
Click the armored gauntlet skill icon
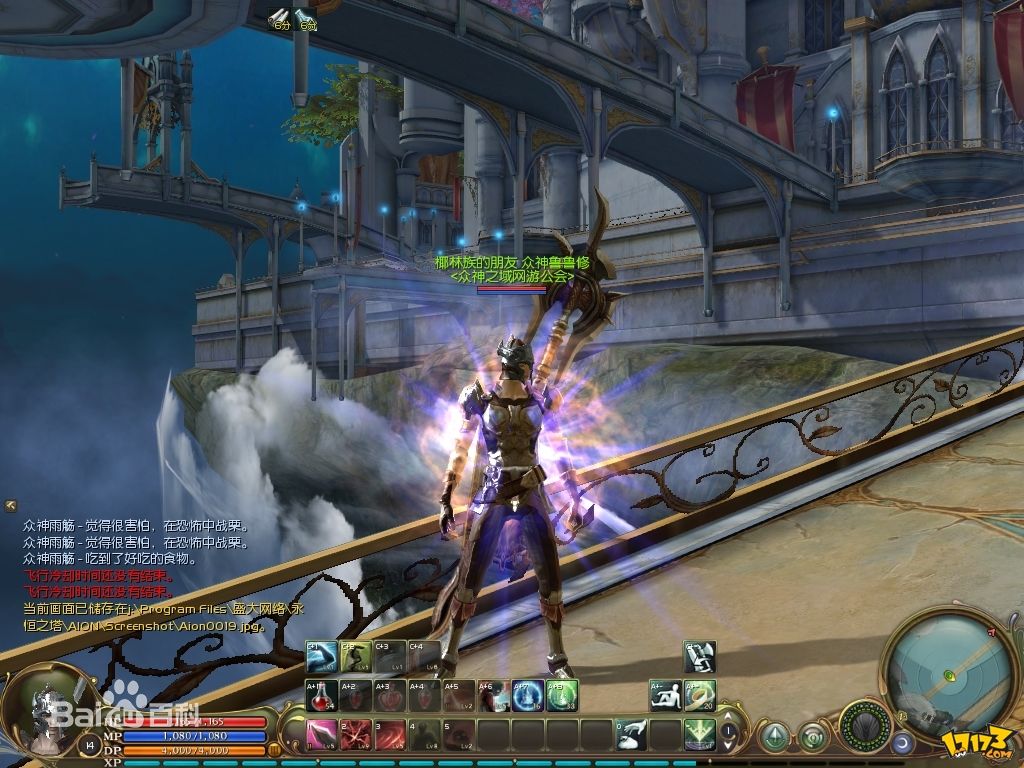pos(700,656)
